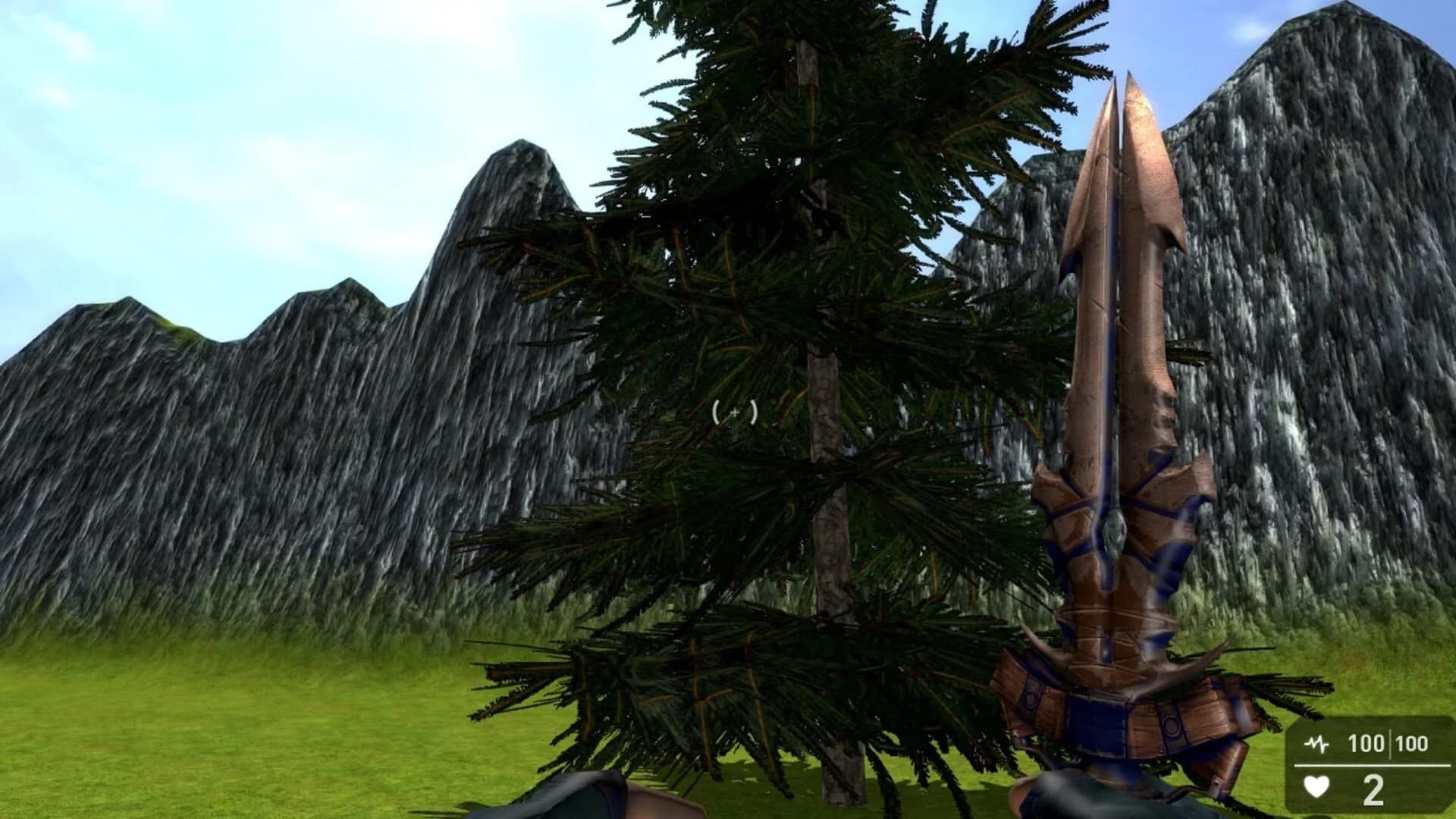Select the heart icon in status panel
Screen dimensions: 1456x819
pyautogui.click(x=1316, y=787)
